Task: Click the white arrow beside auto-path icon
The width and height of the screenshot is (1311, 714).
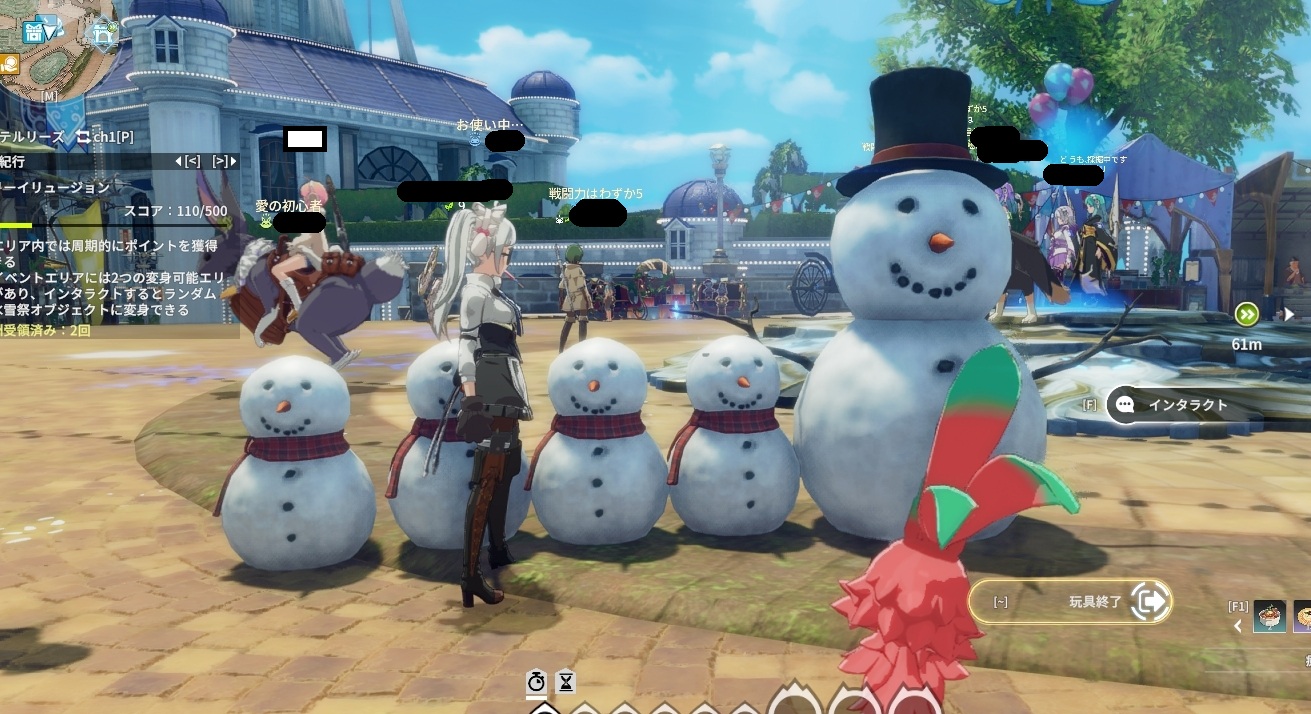Action: point(1289,314)
